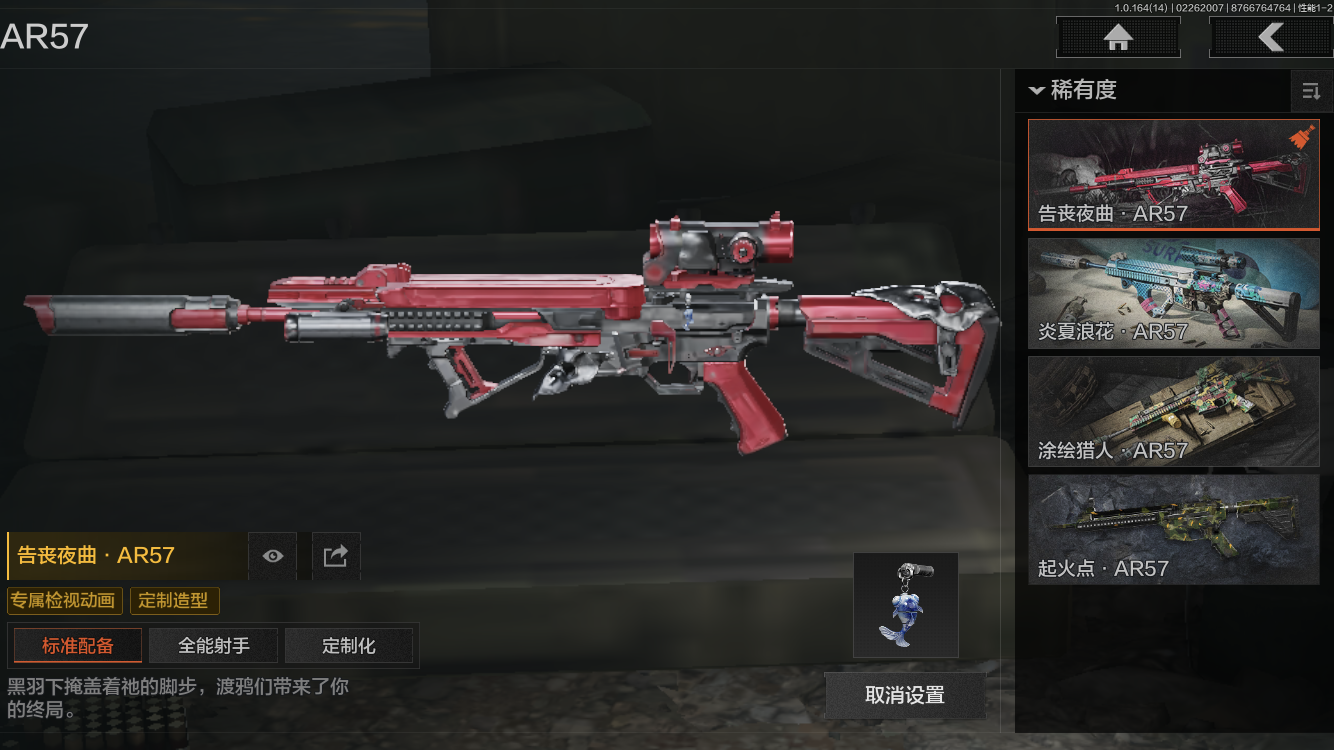Open the 专属检视动画 tag
The image size is (1334, 750).
(65, 601)
